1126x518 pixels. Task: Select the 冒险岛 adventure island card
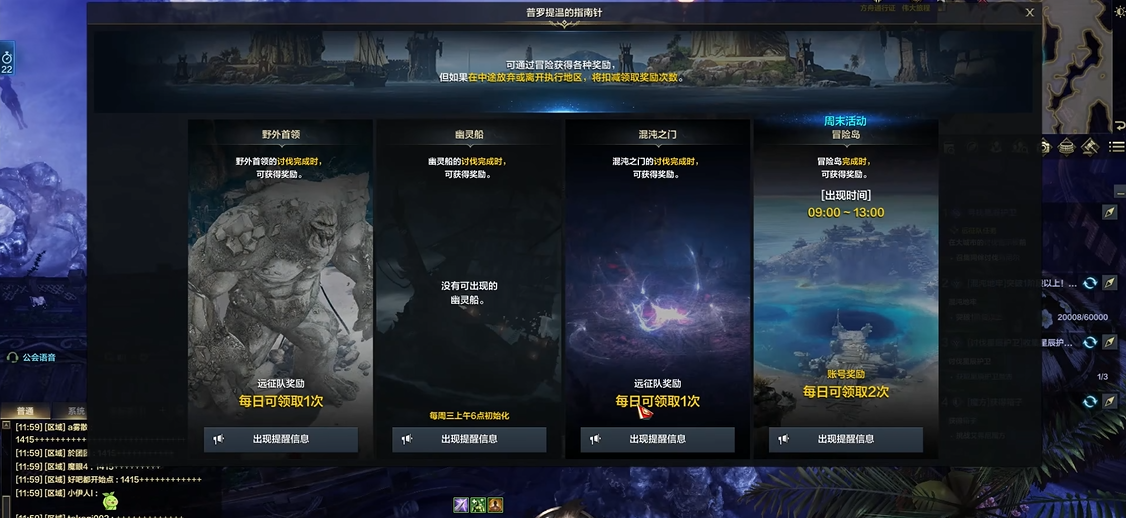point(845,270)
